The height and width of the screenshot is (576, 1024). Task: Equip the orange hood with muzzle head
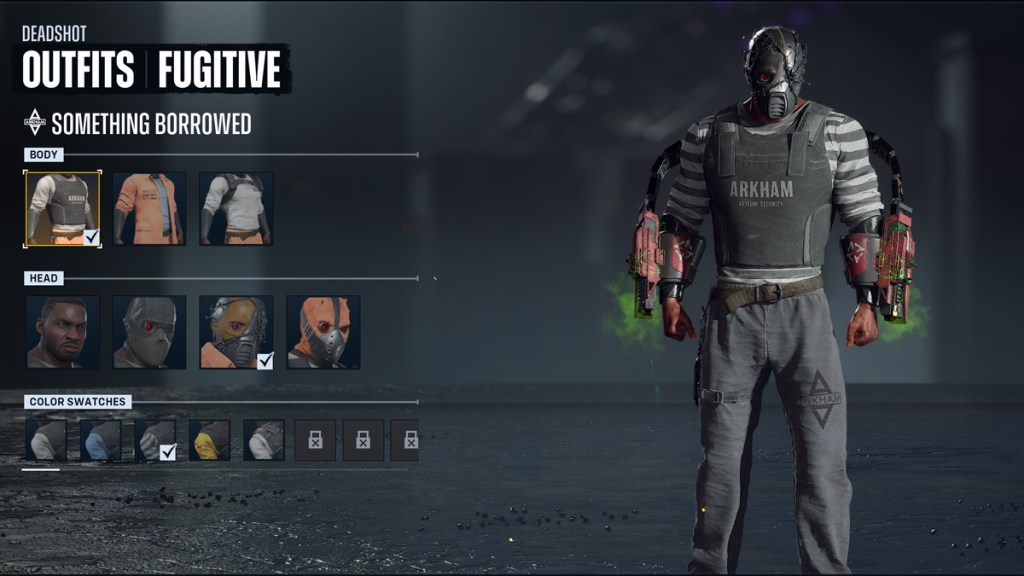pyautogui.click(x=323, y=332)
